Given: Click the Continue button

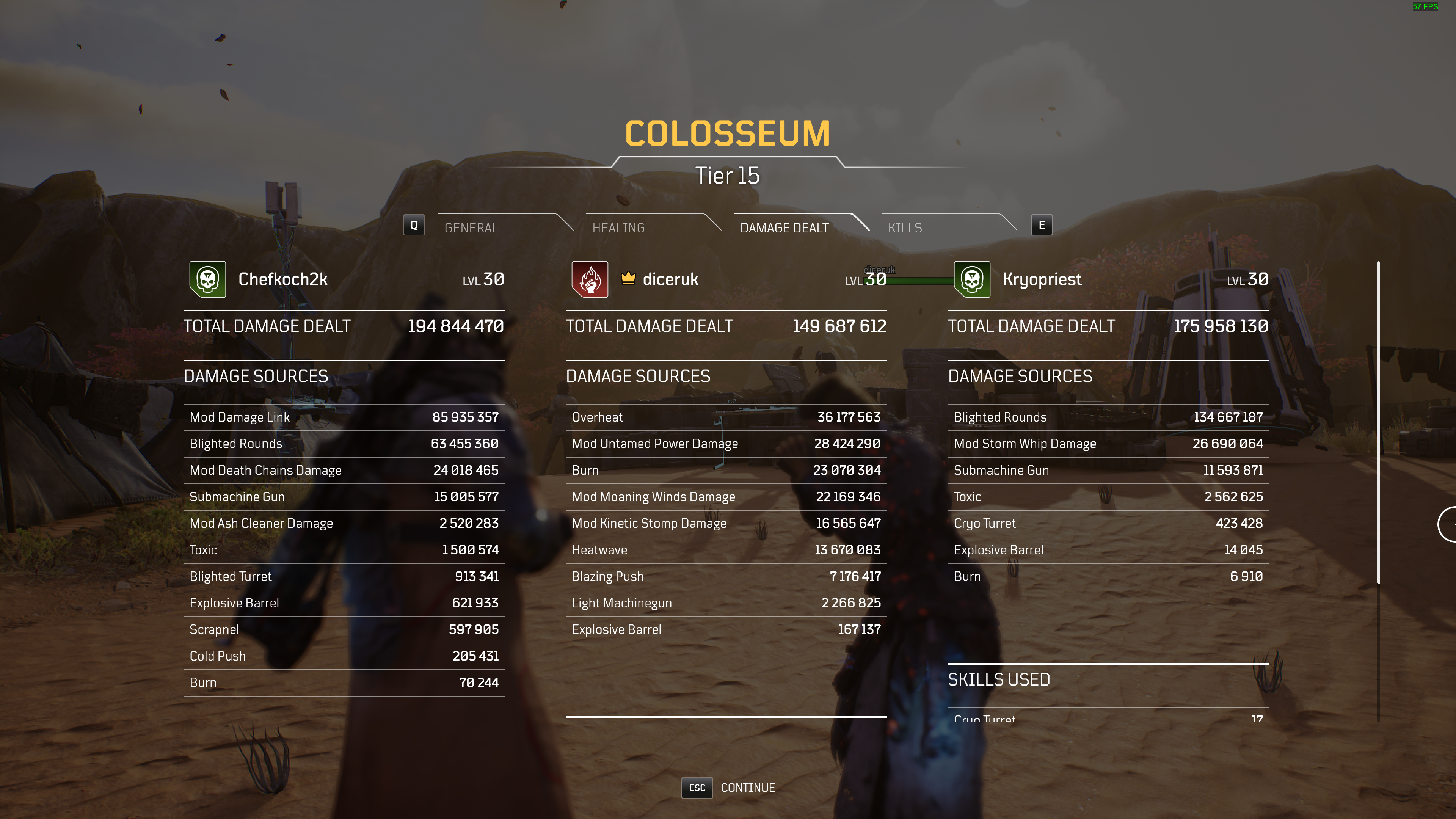Looking at the screenshot, I should pos(747,788).
